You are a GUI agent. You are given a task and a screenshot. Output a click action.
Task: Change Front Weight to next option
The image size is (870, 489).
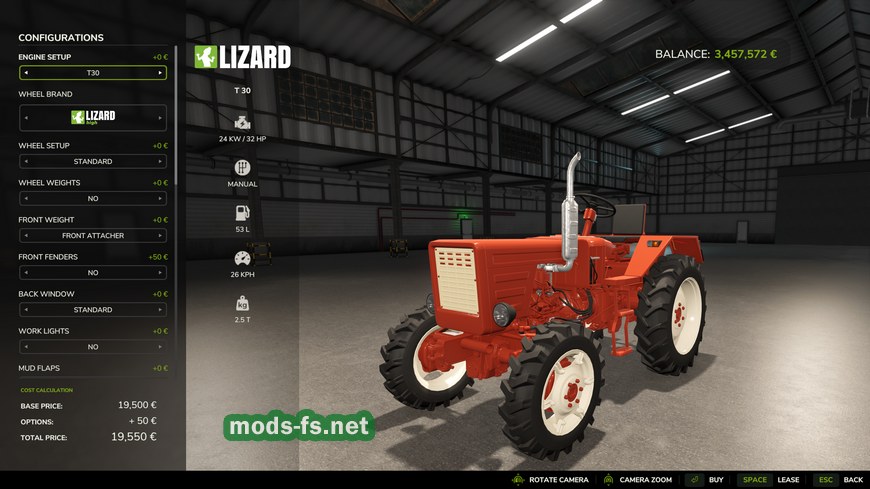tap(160, 236)
